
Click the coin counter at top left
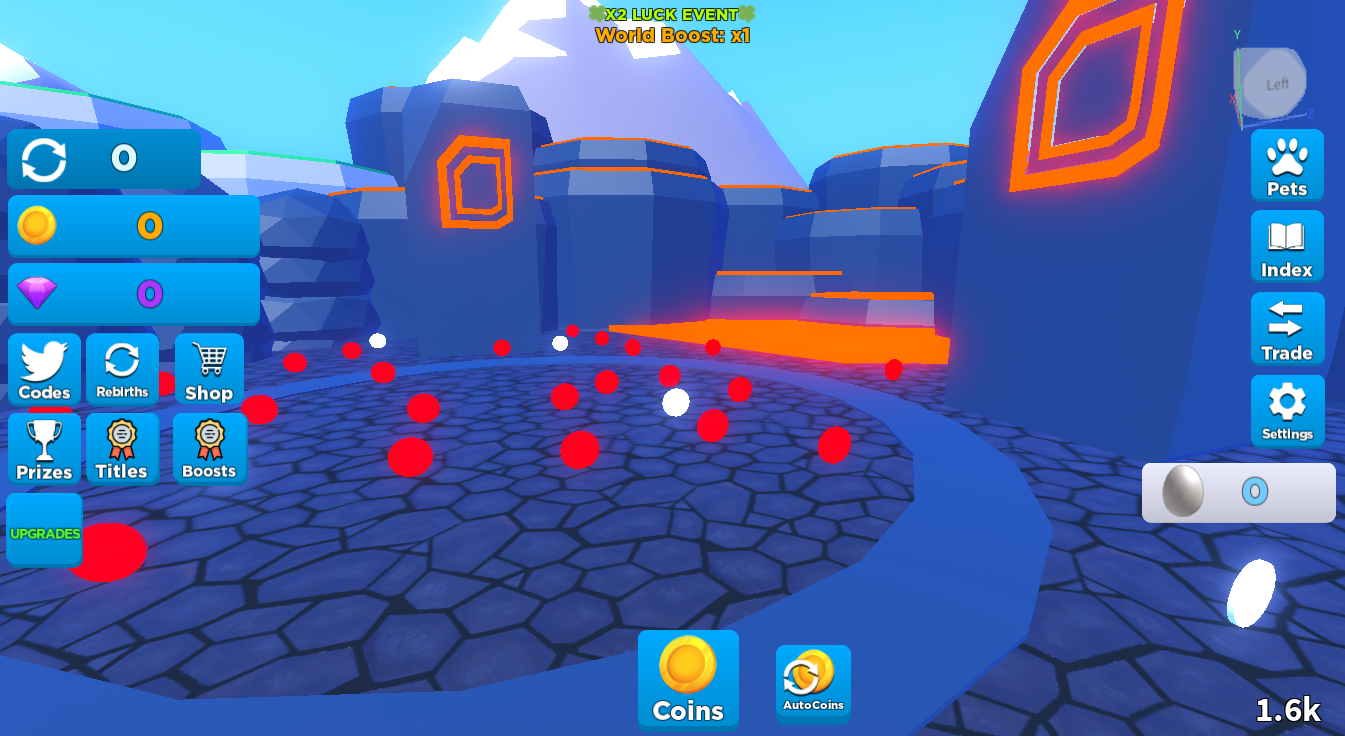tap(133, 226)
